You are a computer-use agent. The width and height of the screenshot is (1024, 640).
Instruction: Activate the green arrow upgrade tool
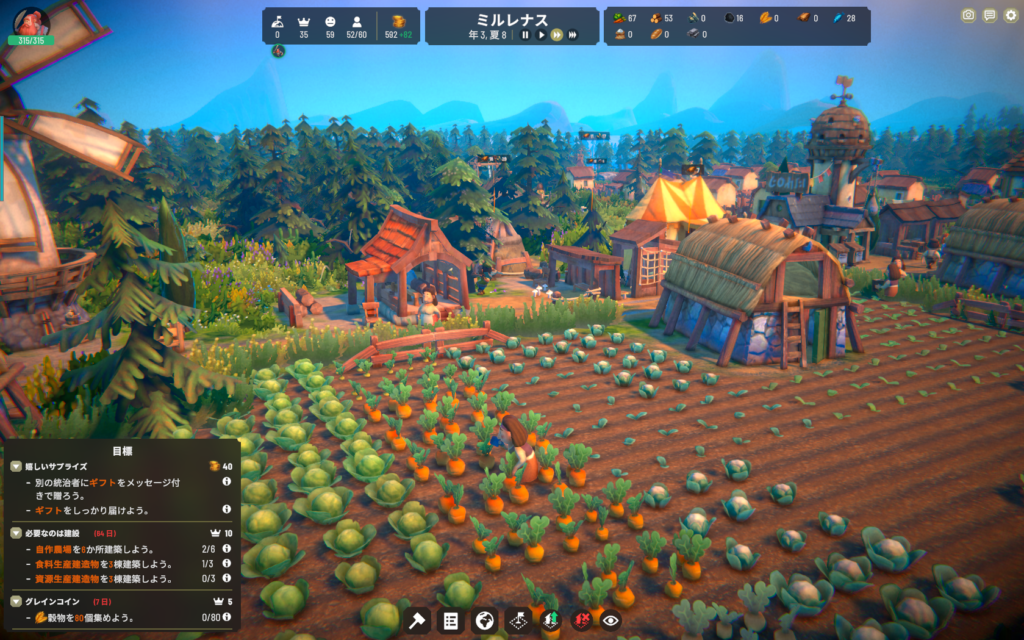[x=549, y=621]
